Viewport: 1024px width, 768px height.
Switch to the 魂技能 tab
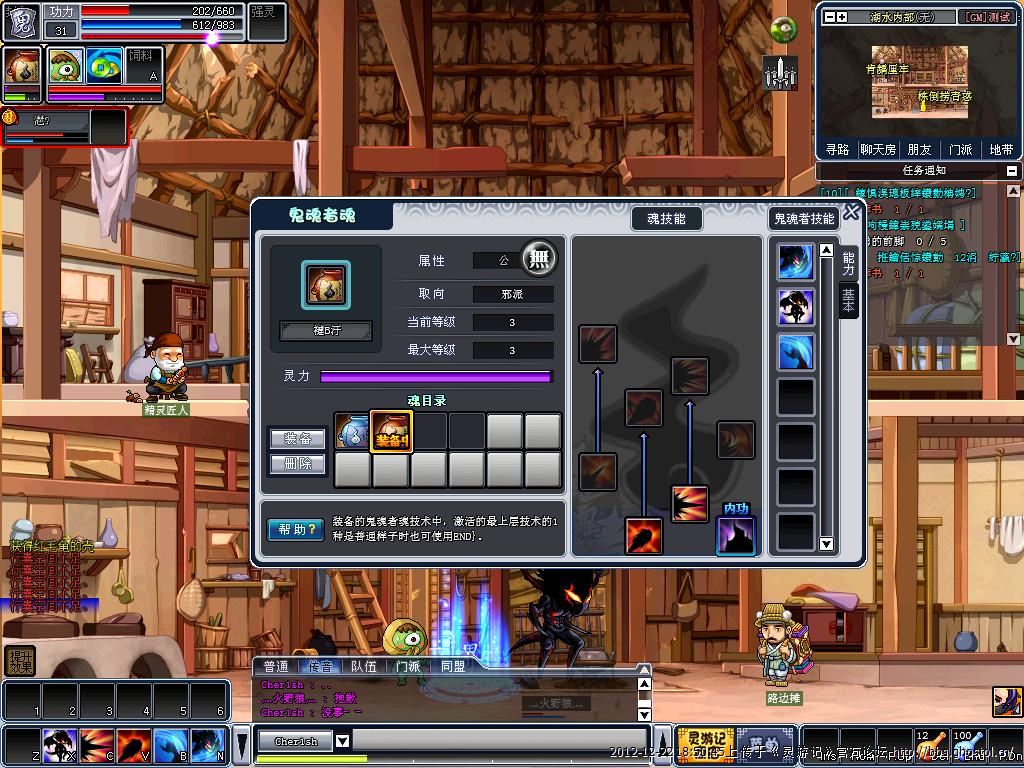point(666,218)
